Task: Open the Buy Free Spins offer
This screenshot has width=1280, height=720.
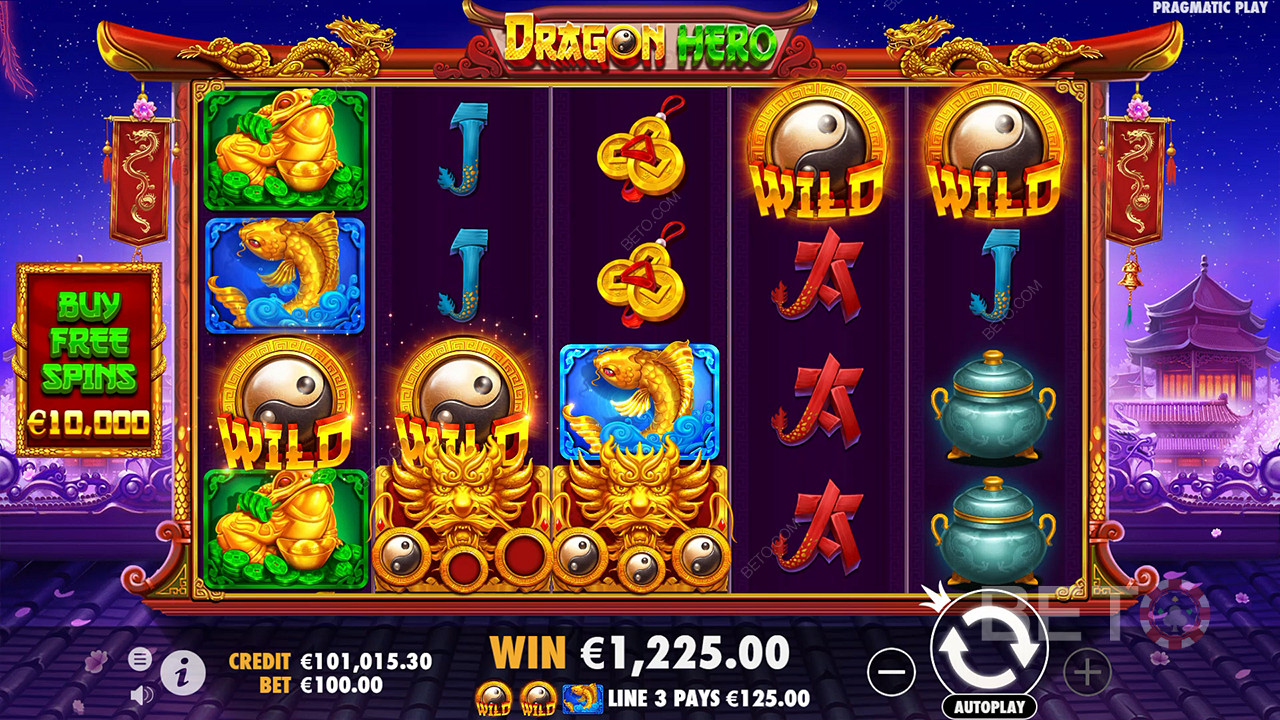Action: 88,360
